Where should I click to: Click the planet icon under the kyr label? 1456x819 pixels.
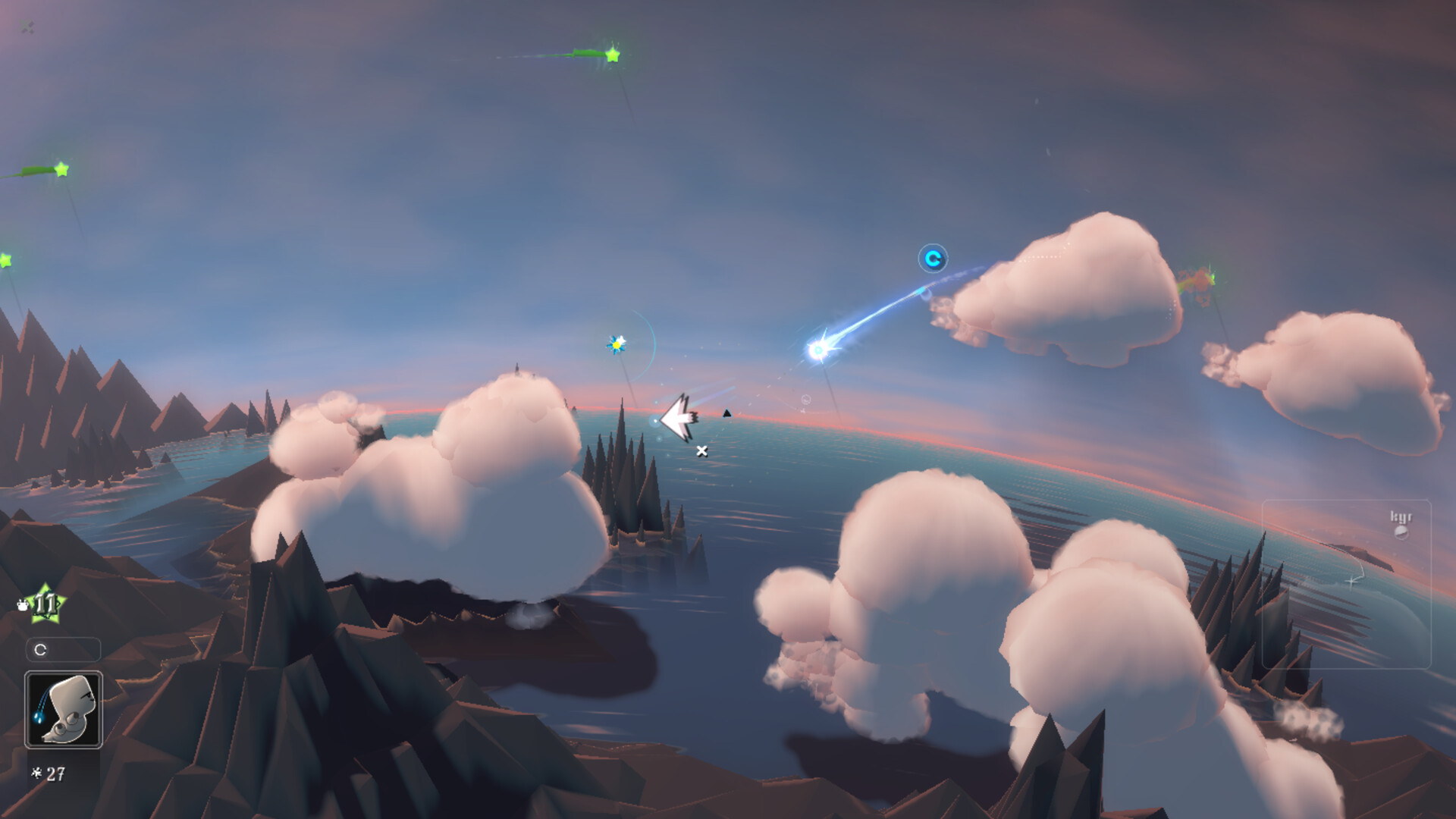pyautogui.click(x=1401, y=533)
